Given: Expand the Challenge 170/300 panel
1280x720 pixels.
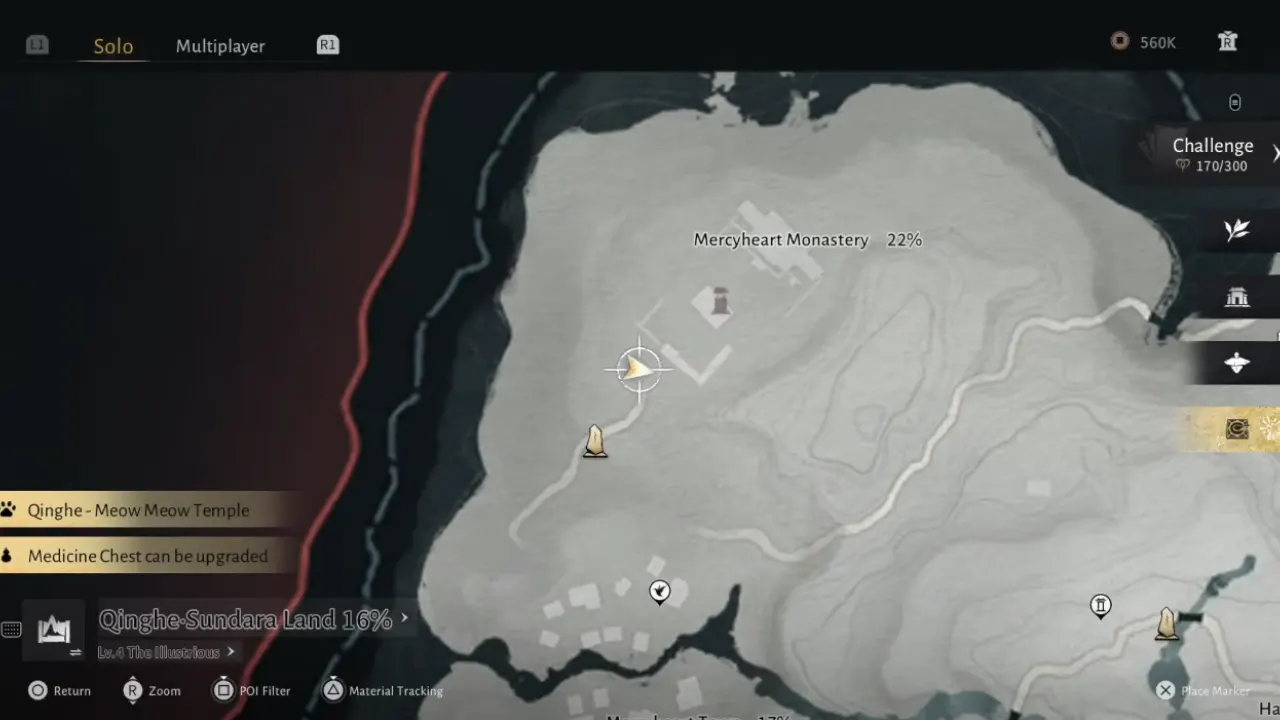Looking at the screenshot, I should [x=1212, y=153].
